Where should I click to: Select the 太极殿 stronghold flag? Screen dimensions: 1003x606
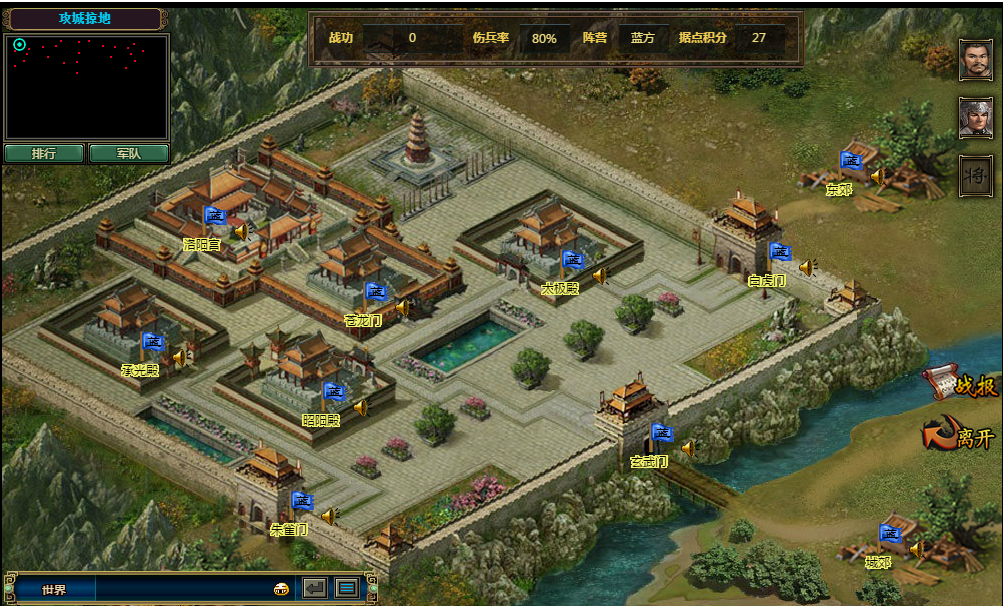[x=572, y=260]
